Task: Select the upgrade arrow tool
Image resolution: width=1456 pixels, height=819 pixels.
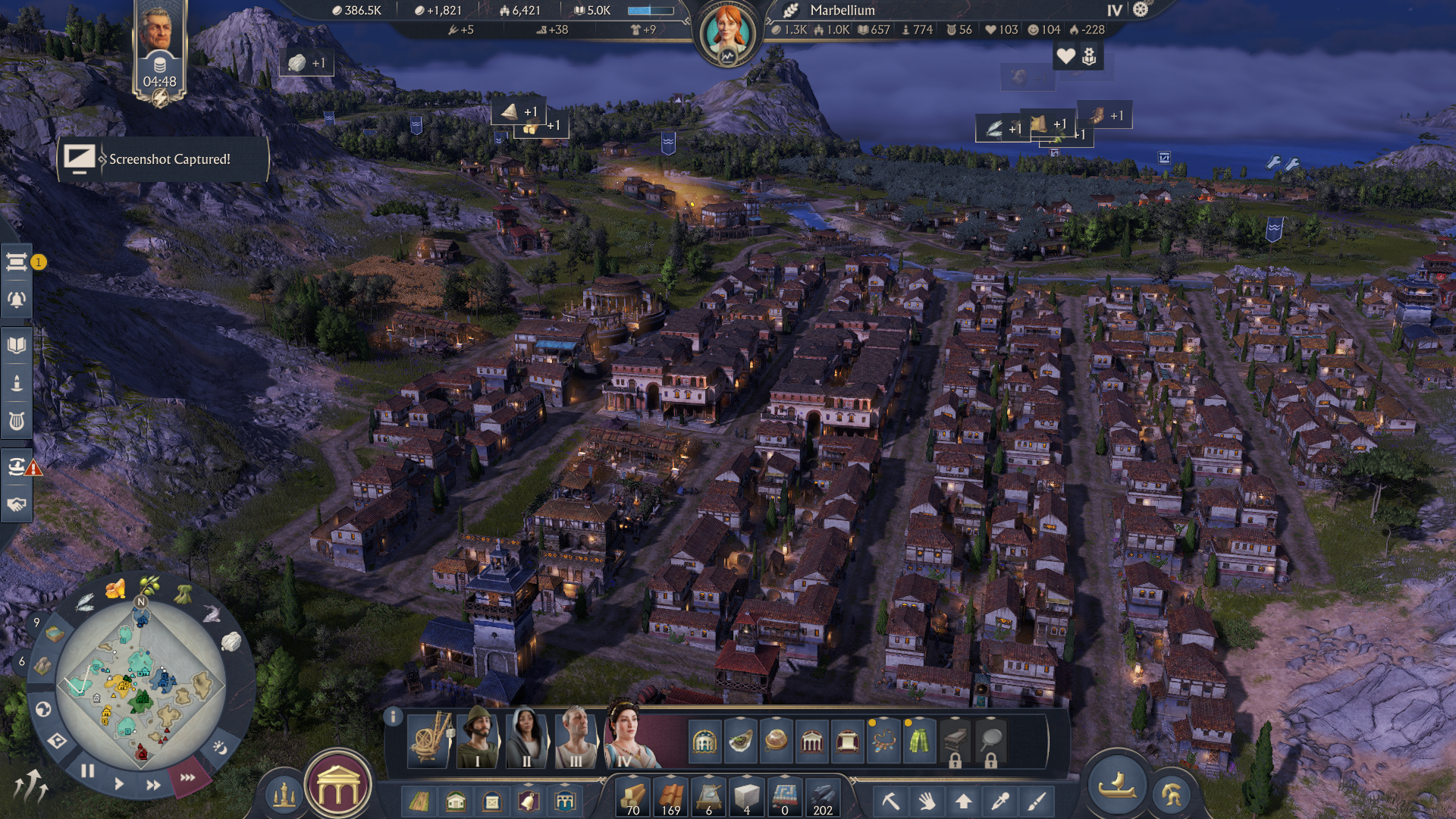Action: click(x=963, y=800)
